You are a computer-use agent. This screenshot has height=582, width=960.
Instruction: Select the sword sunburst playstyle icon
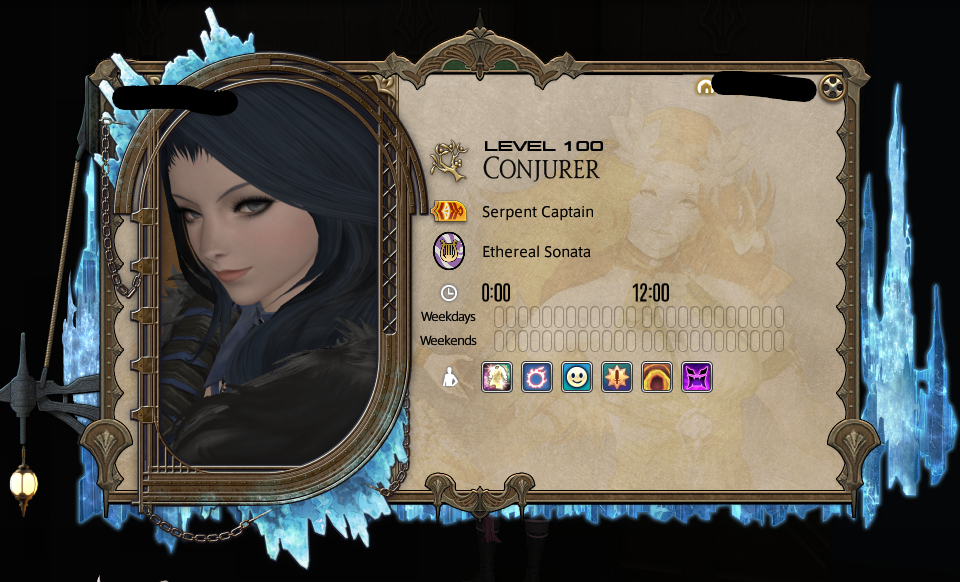coord(617,377)
